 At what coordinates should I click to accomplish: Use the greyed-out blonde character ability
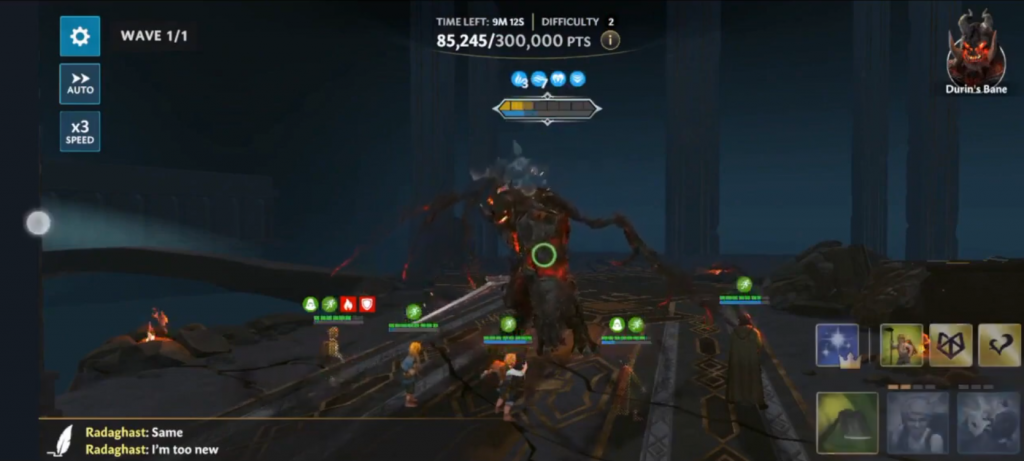click(917, 422)
